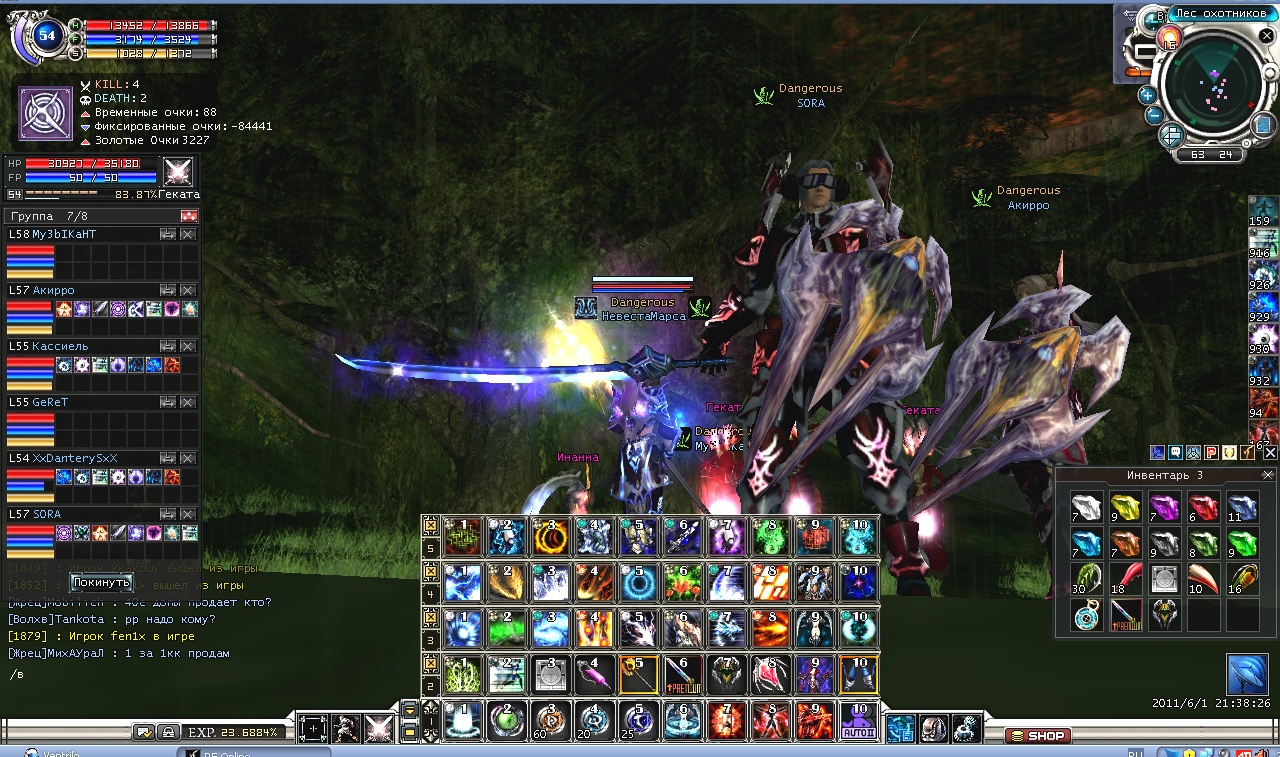Click the blue amulet in the inventory
Screen dimensions: 1280x757
[x=1086, y=615]
